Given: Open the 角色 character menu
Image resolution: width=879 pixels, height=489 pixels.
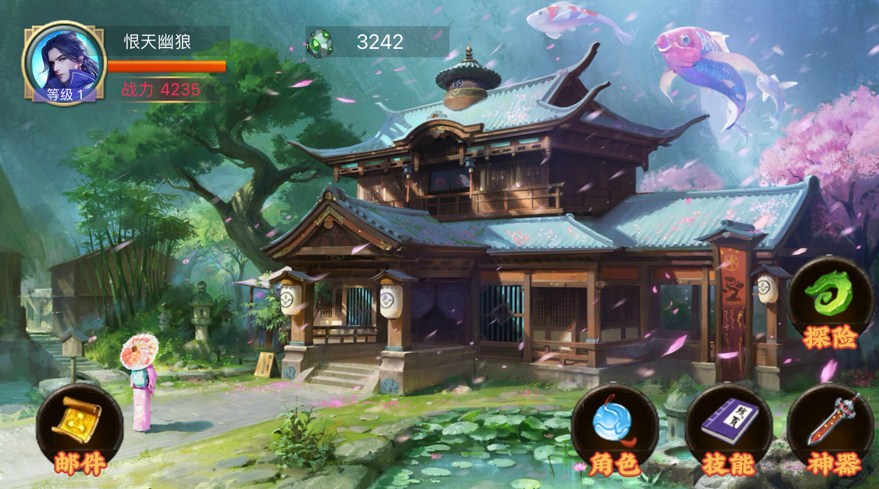Looking at the screenshot, I should [x=614, y=427].
